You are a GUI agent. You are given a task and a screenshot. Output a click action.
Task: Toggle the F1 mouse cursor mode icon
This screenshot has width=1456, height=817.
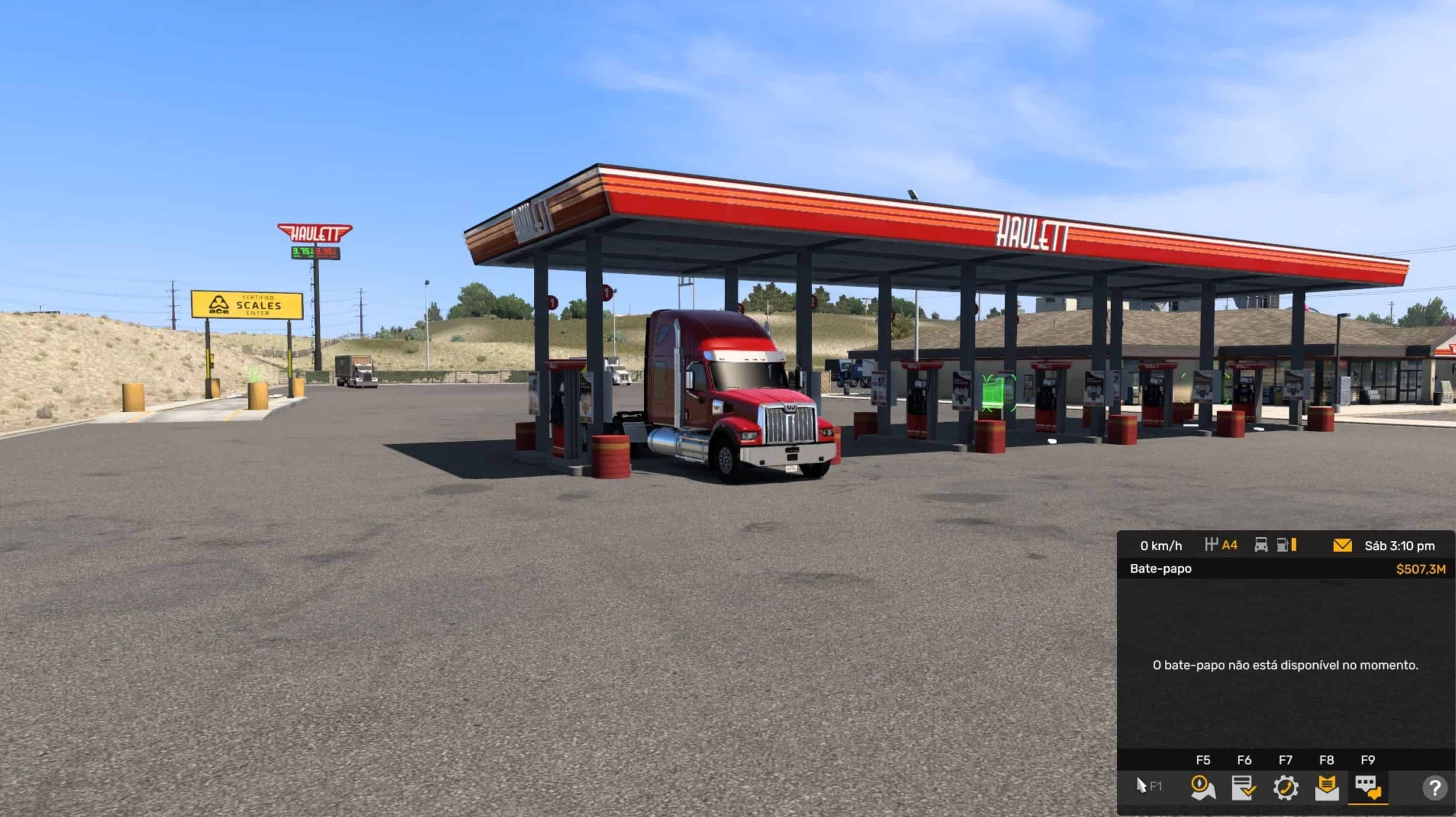pos(1148,786)
